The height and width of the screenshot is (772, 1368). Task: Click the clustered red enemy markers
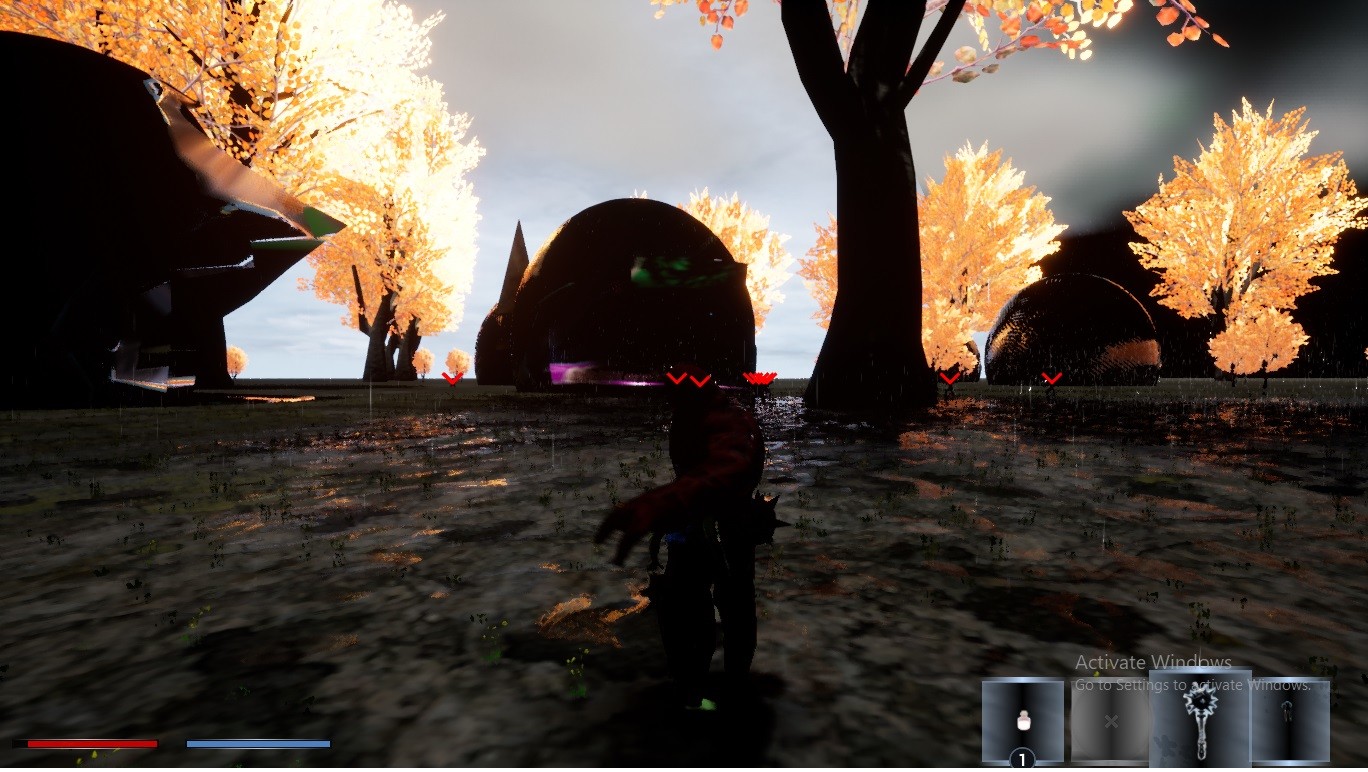758,378
